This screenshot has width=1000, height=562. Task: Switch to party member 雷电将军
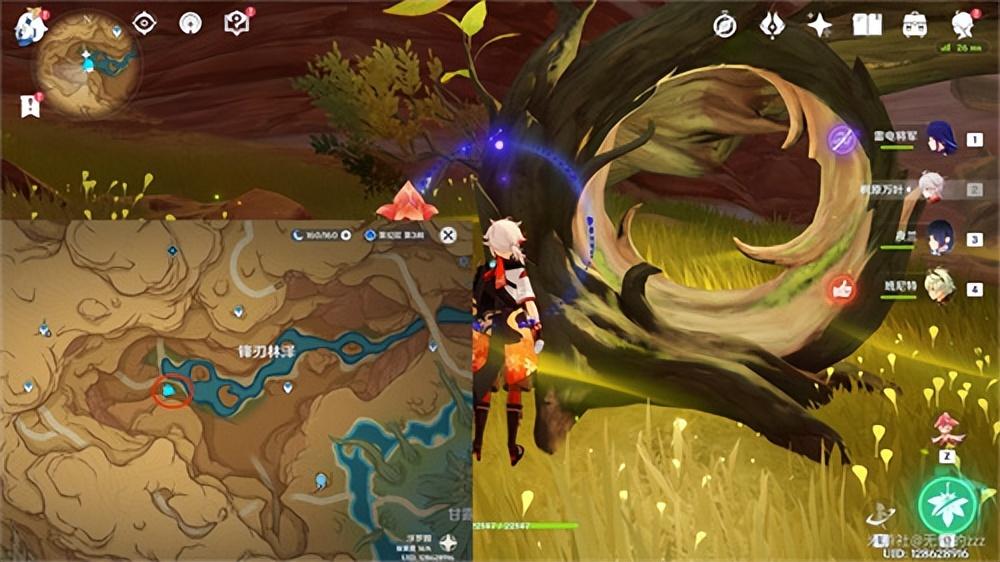click(941, 140)
